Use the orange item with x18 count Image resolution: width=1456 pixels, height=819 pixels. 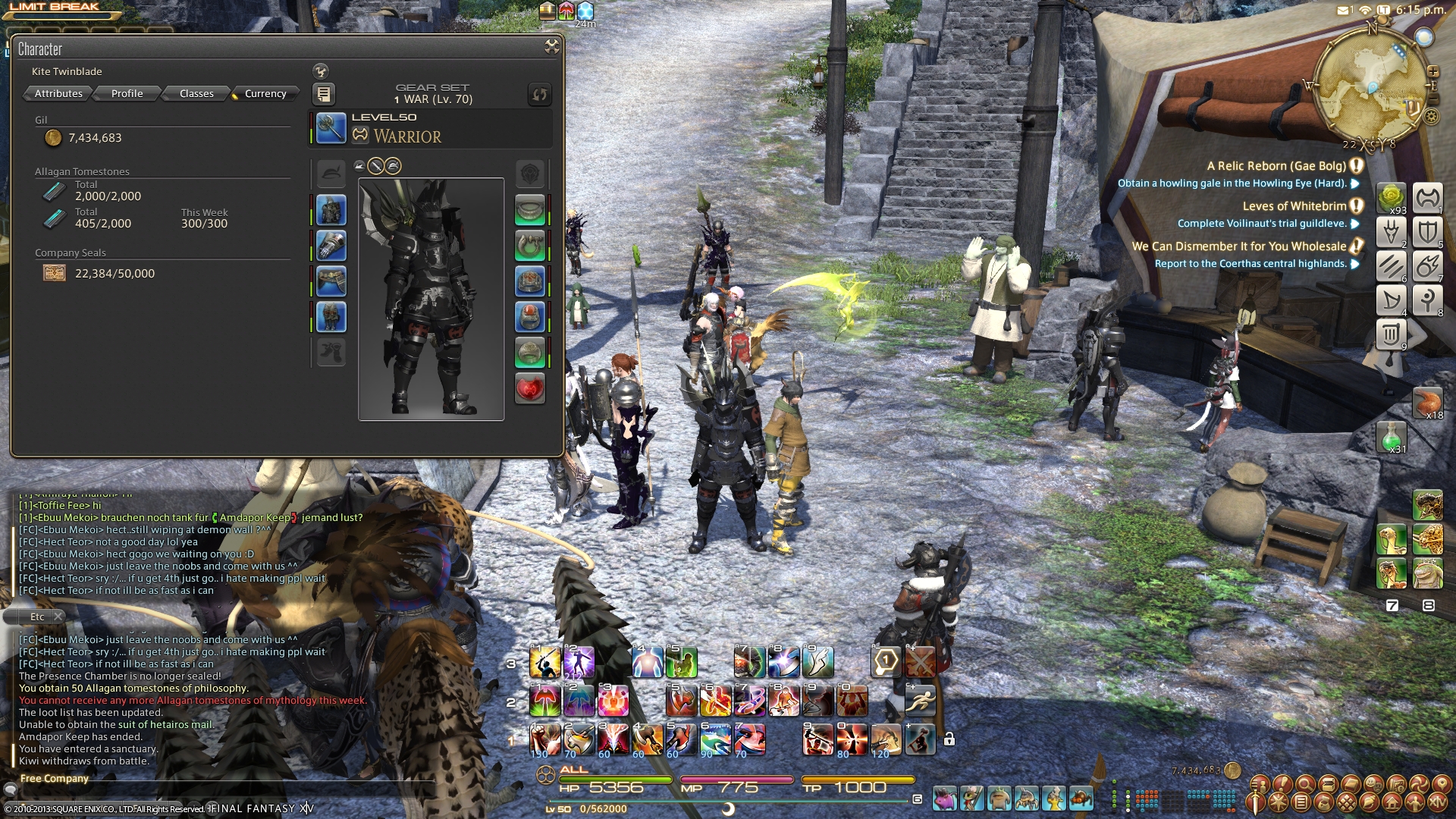(1427, 403)
